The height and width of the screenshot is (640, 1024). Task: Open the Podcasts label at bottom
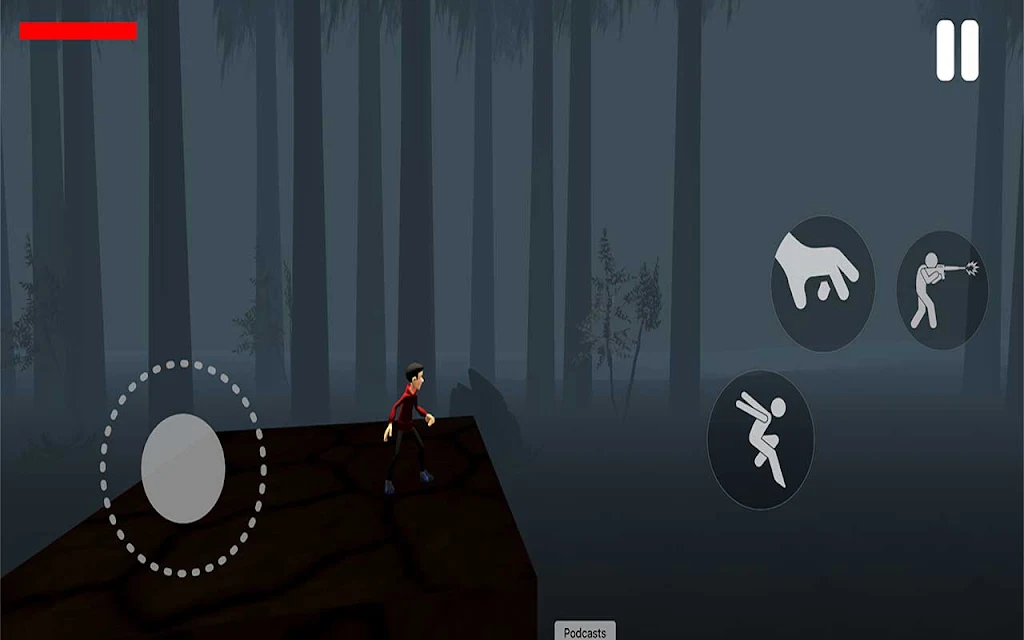tap(585, 632)
